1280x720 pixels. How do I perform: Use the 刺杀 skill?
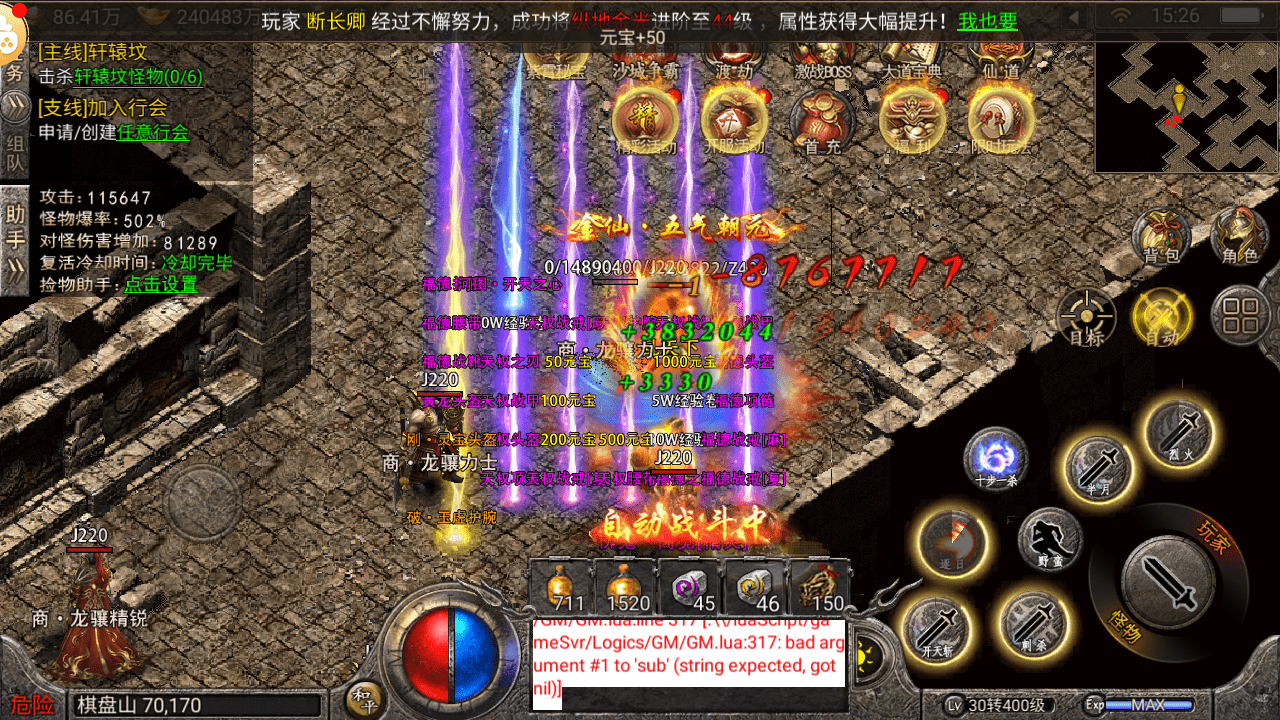tap(1034, 624)
